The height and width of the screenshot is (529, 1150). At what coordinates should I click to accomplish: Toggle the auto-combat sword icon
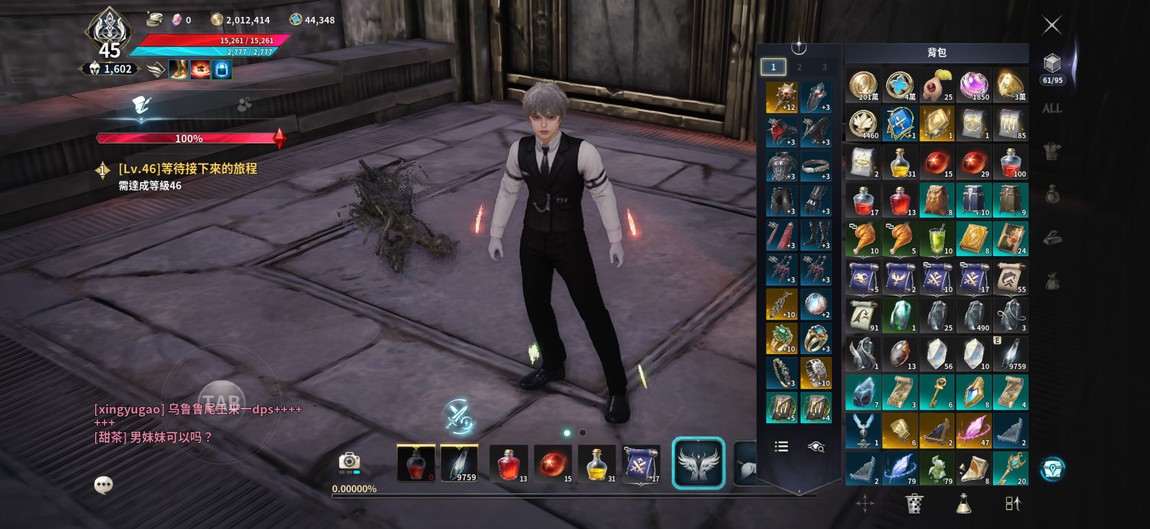pos(459,415)
